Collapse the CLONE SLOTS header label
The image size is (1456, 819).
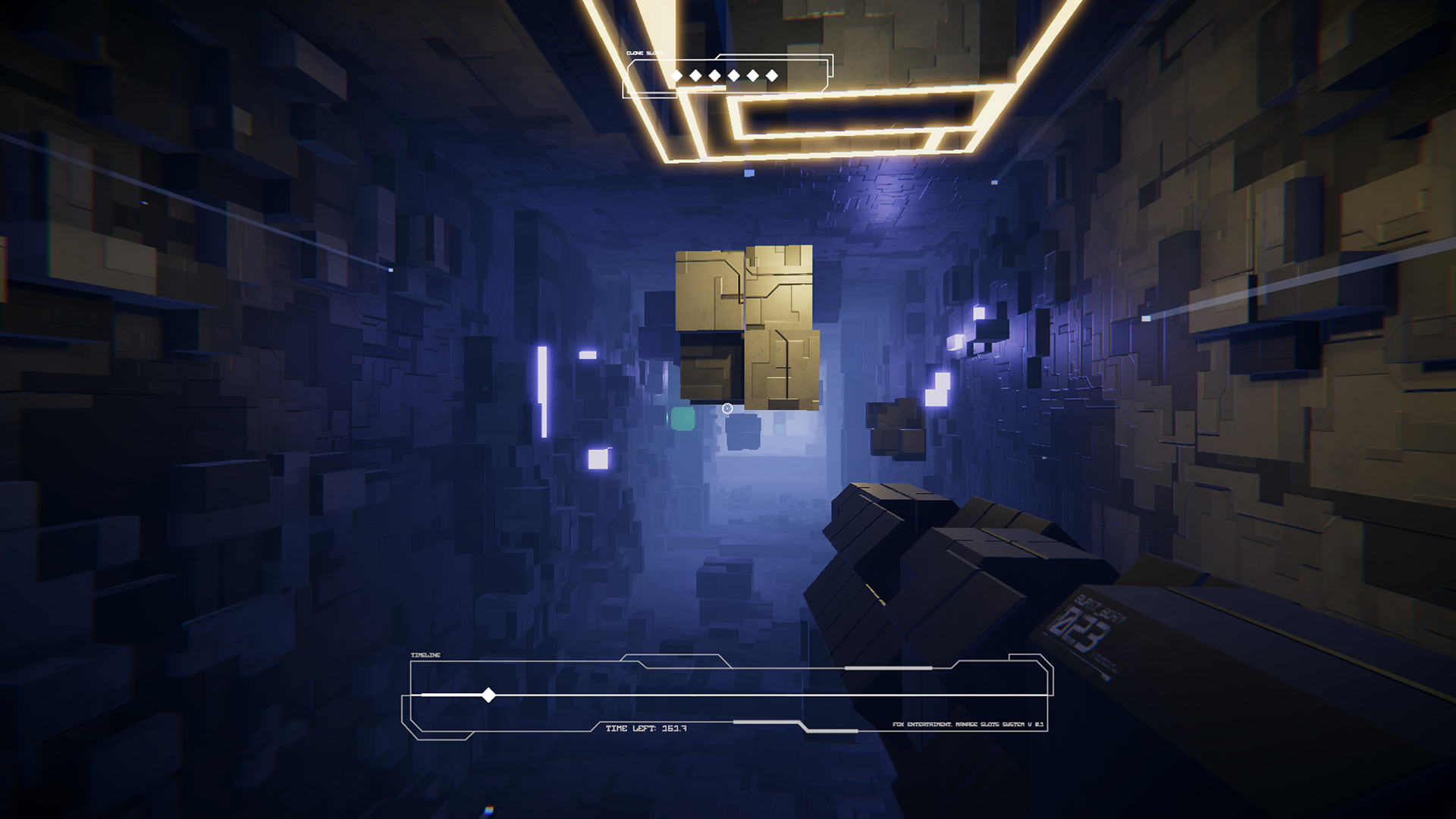click(x=645, y=54)
